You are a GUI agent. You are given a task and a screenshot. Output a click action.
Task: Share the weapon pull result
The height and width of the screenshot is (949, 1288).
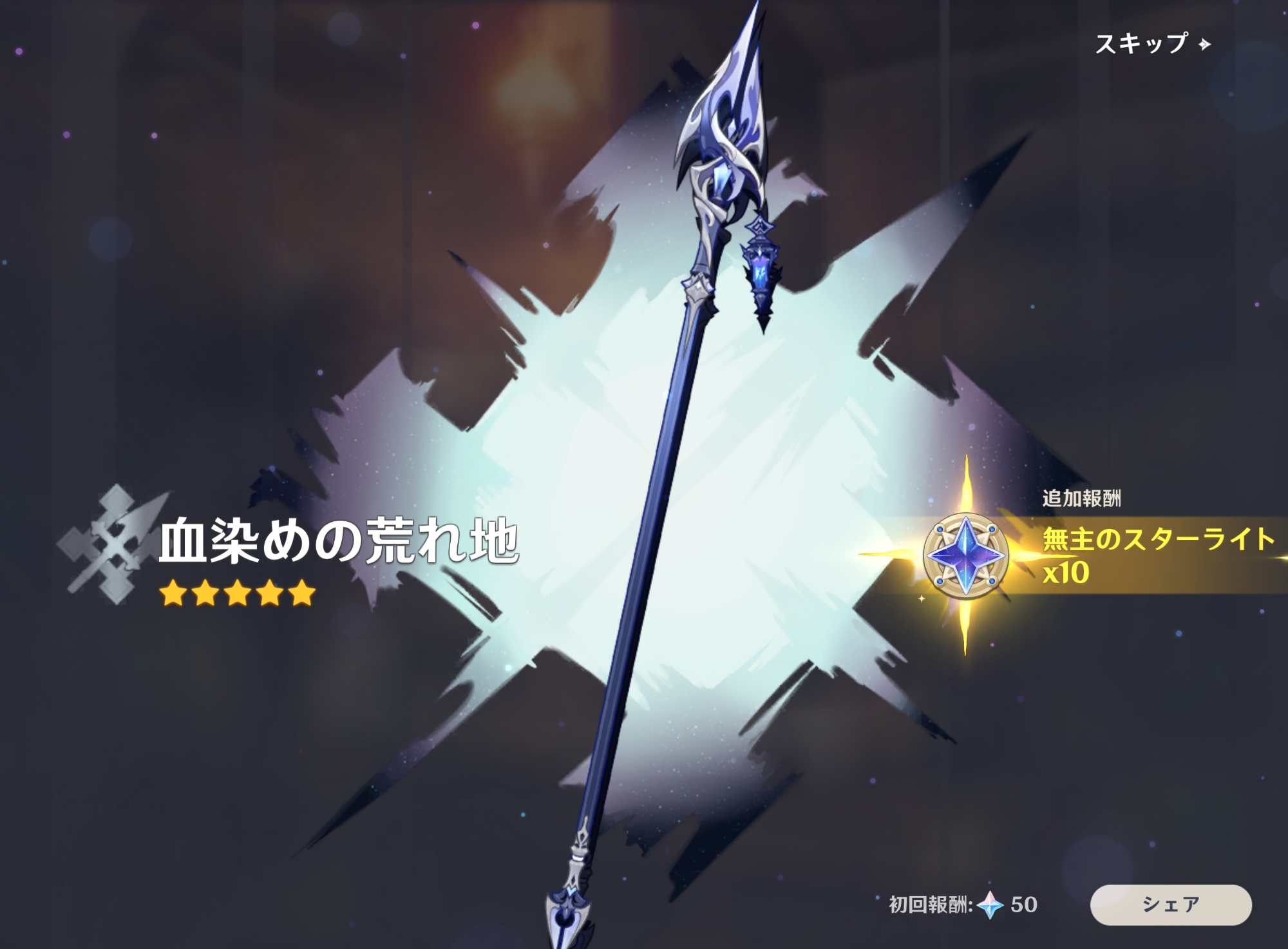(x=1170, y=904)
